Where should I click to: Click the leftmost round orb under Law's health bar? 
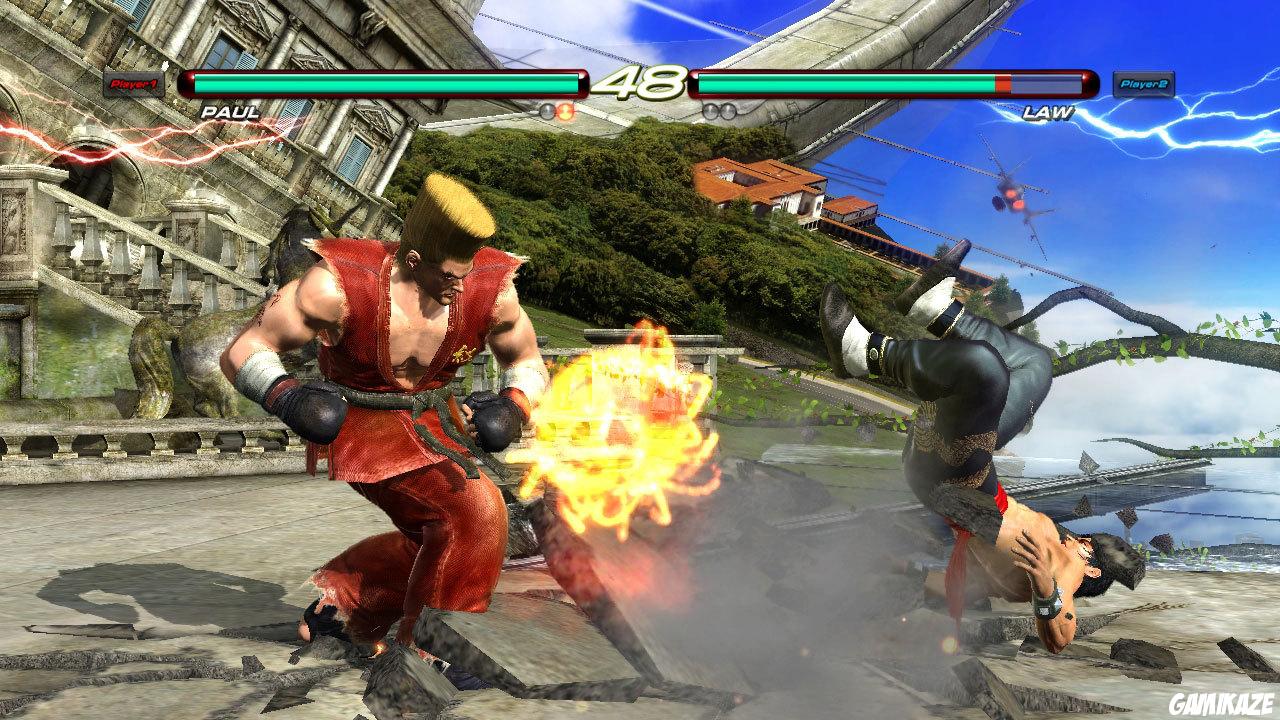(711, 112)
